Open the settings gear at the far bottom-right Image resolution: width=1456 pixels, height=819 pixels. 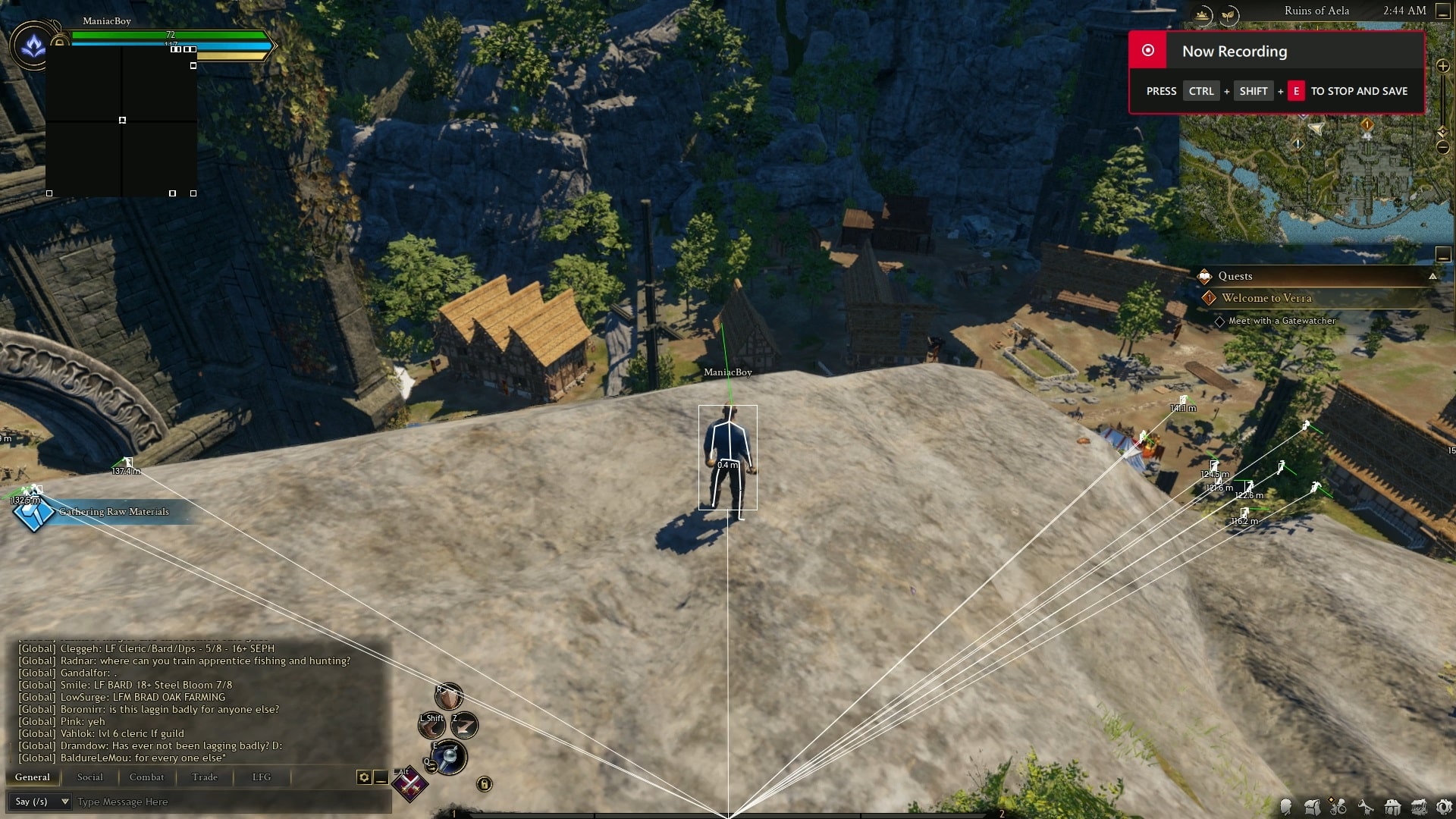tap(1446, 806)
